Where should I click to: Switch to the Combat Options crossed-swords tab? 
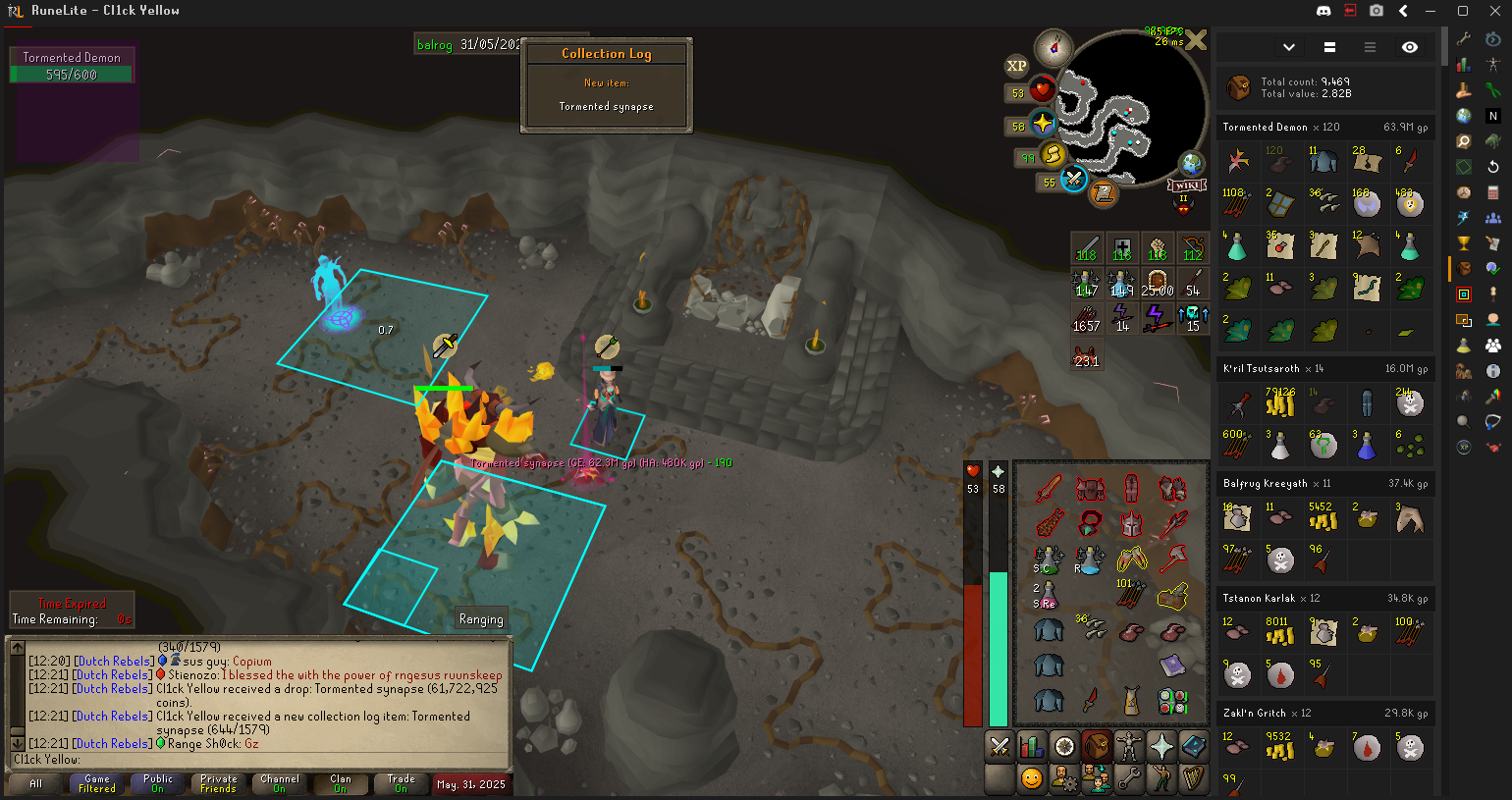coord(999,747)
